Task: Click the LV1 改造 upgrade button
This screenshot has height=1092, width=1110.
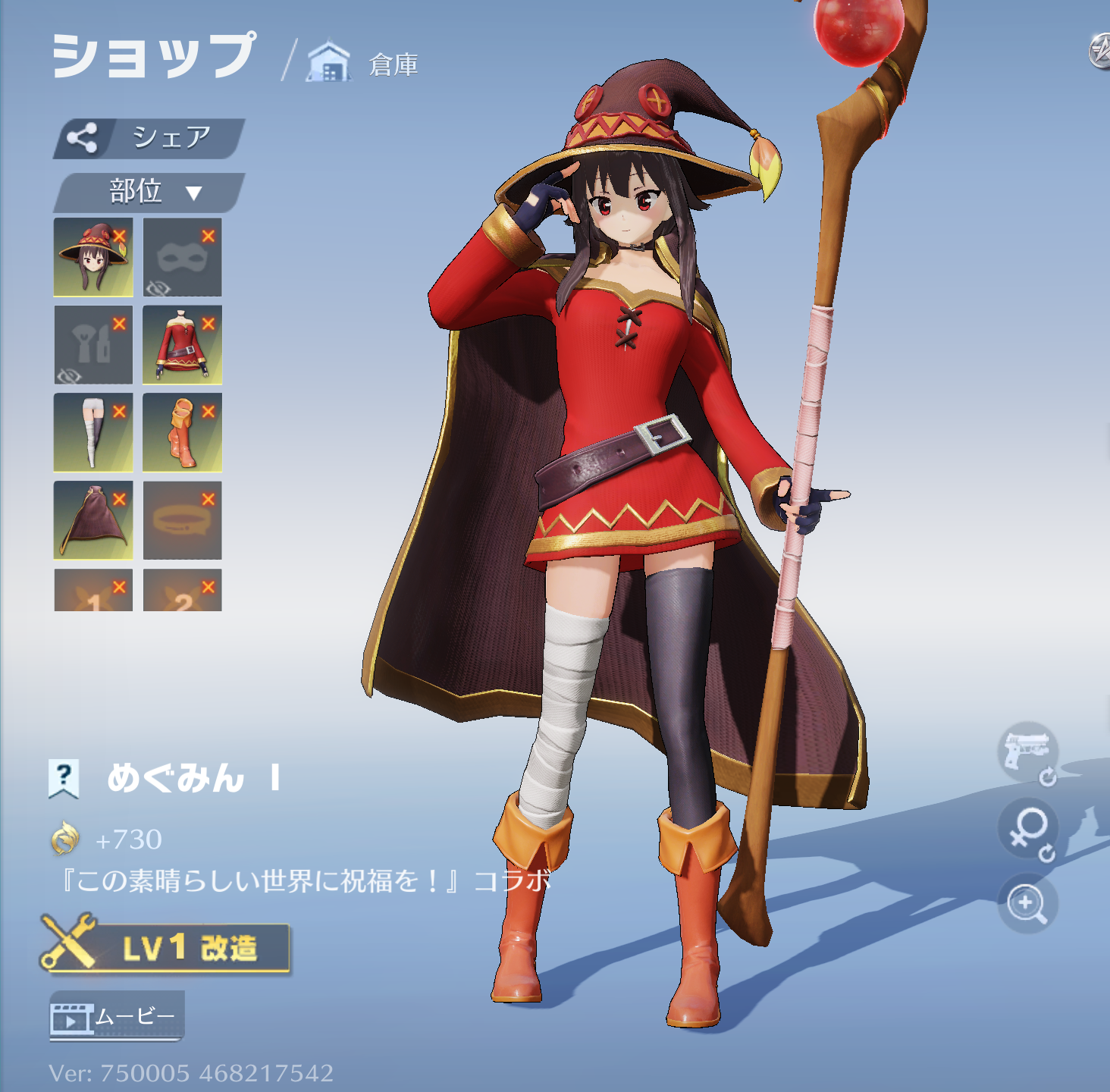Action: pos(167,947)
